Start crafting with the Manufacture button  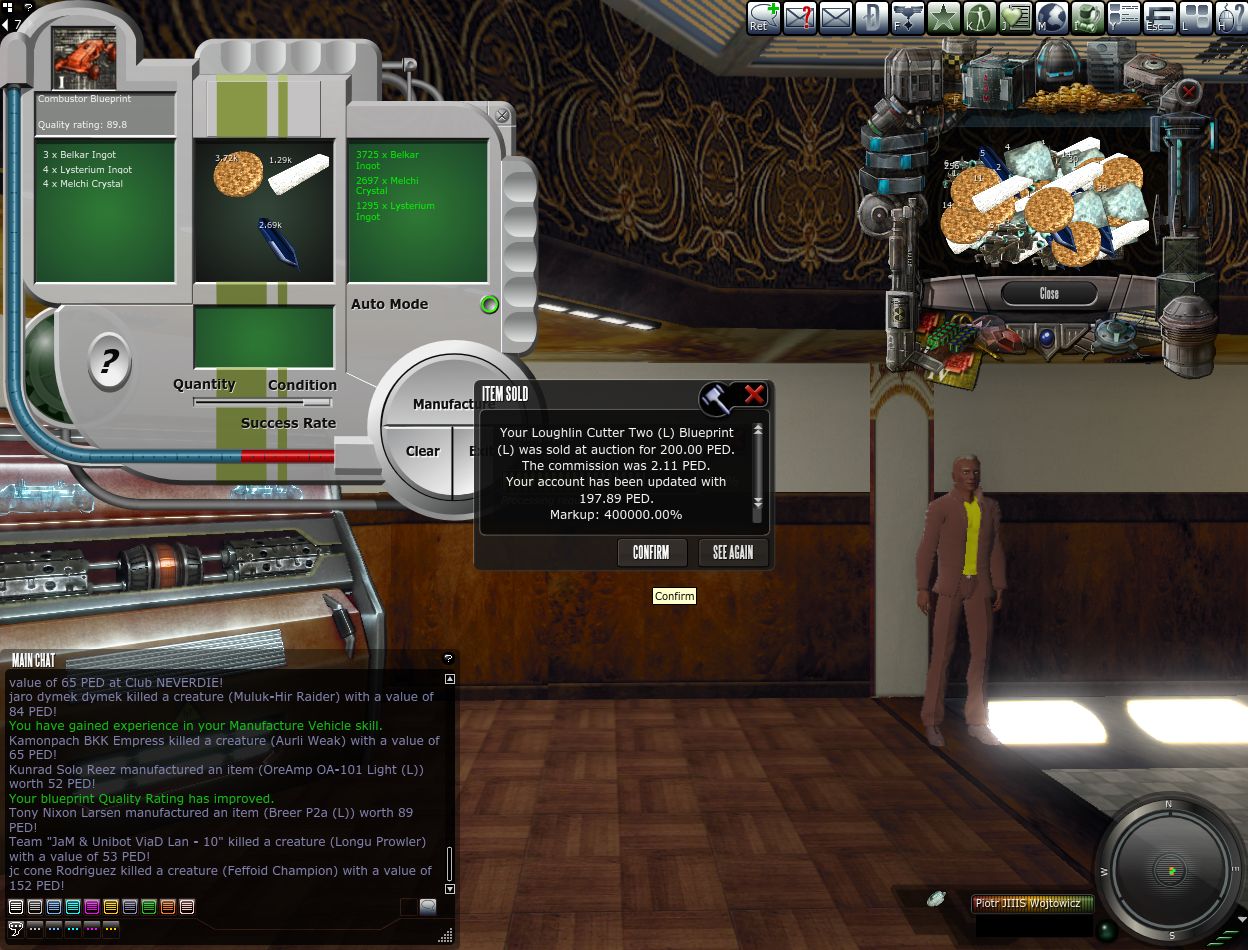(x=452, y=404)
